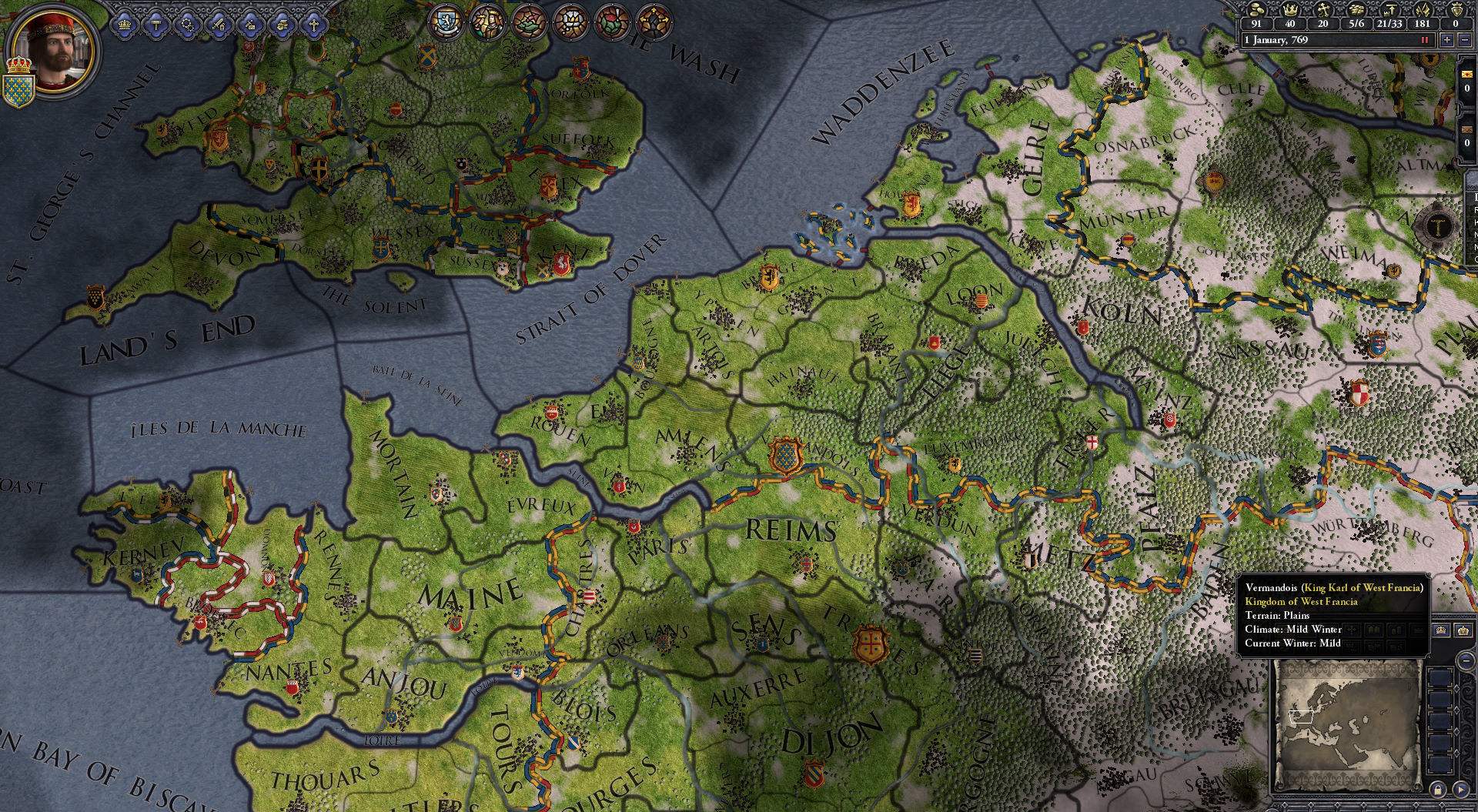Image resolution: width=1478 pixels, height=812 pixels.
Task: Open the linked rings tab
Action: (188, 25)
